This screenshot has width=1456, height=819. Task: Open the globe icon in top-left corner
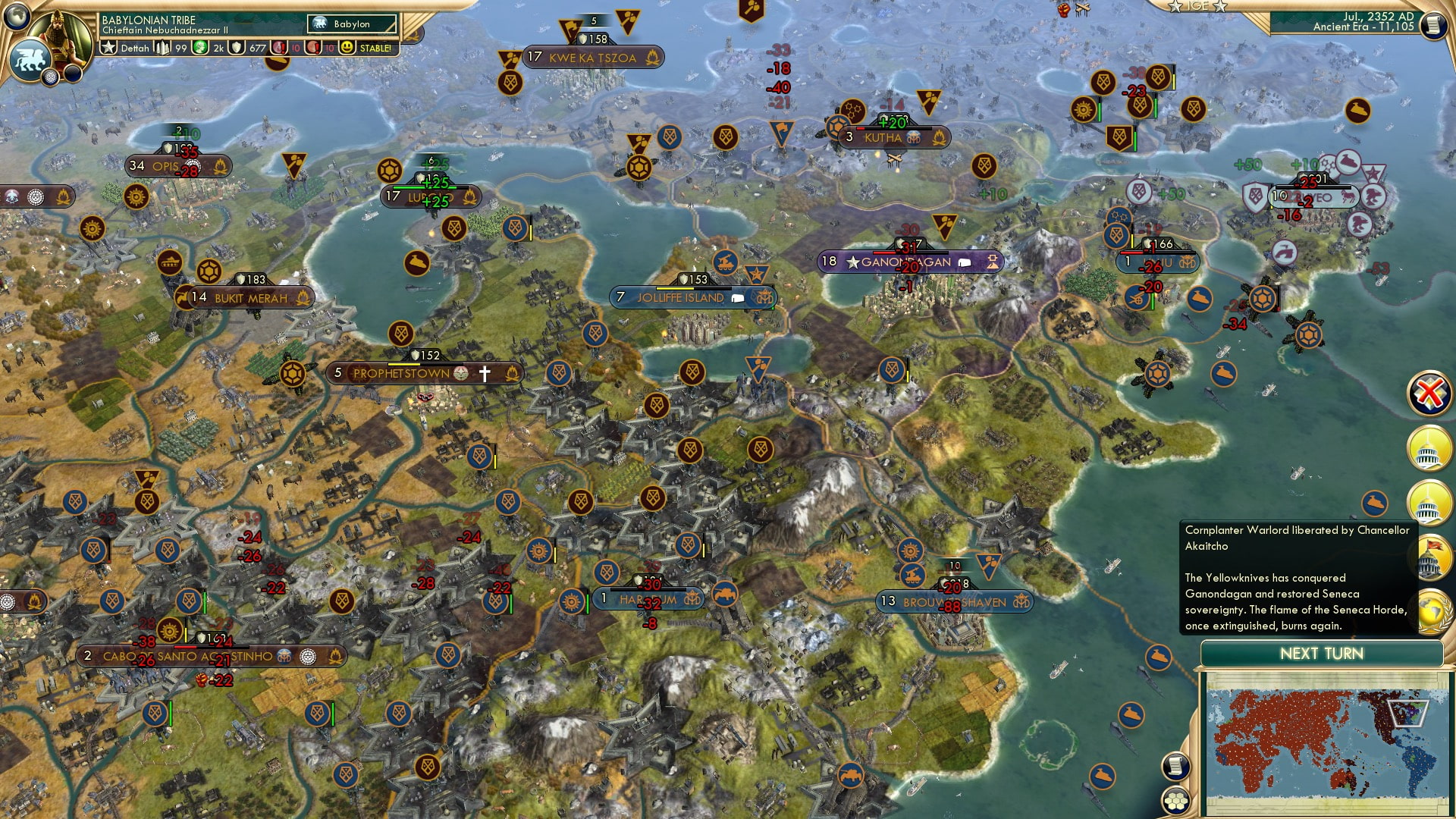16,14
